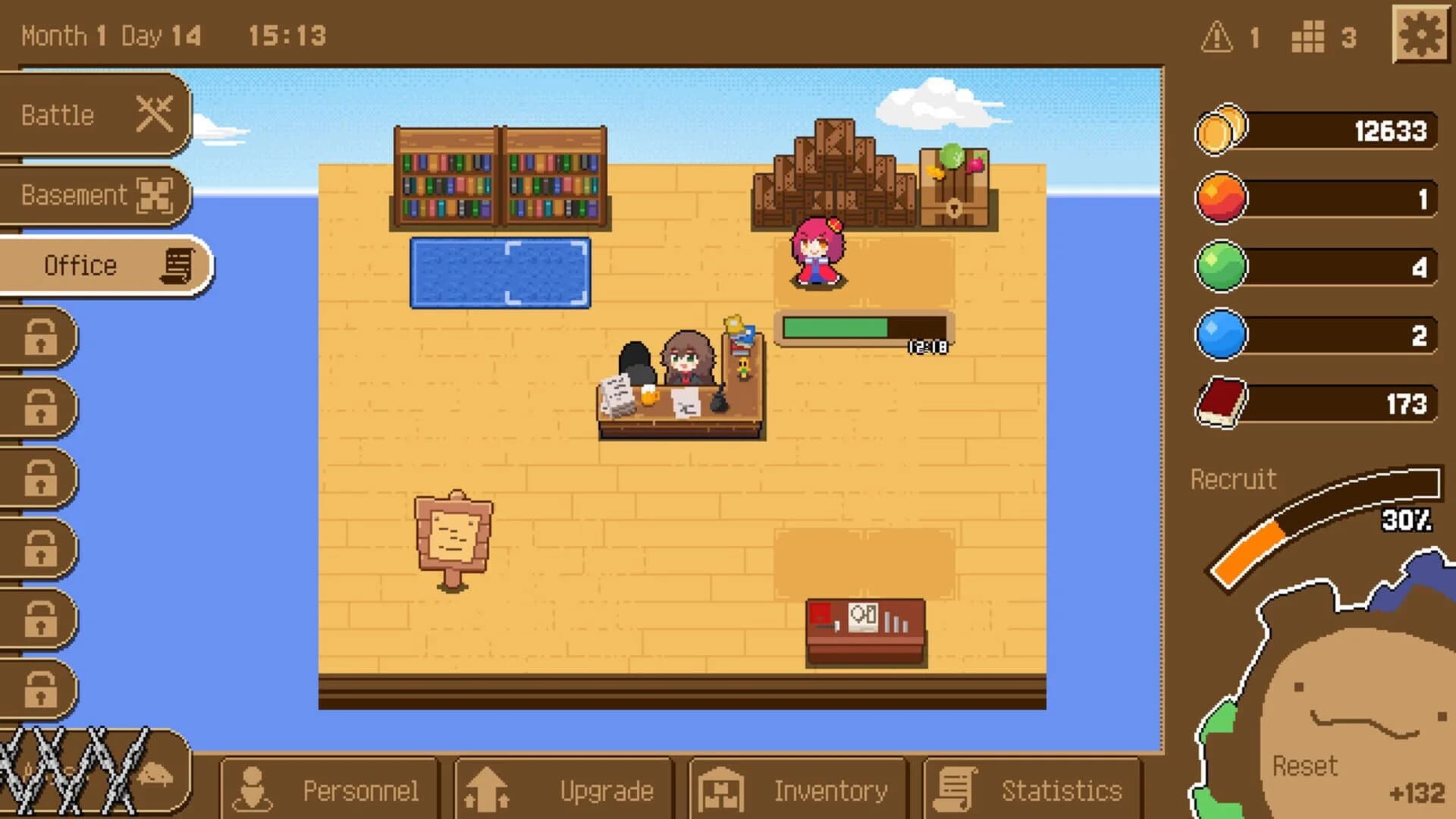Screen dimensions: 1456x819
Task: Open the blocks grid icon showing 3
Action: [1307, 36]
